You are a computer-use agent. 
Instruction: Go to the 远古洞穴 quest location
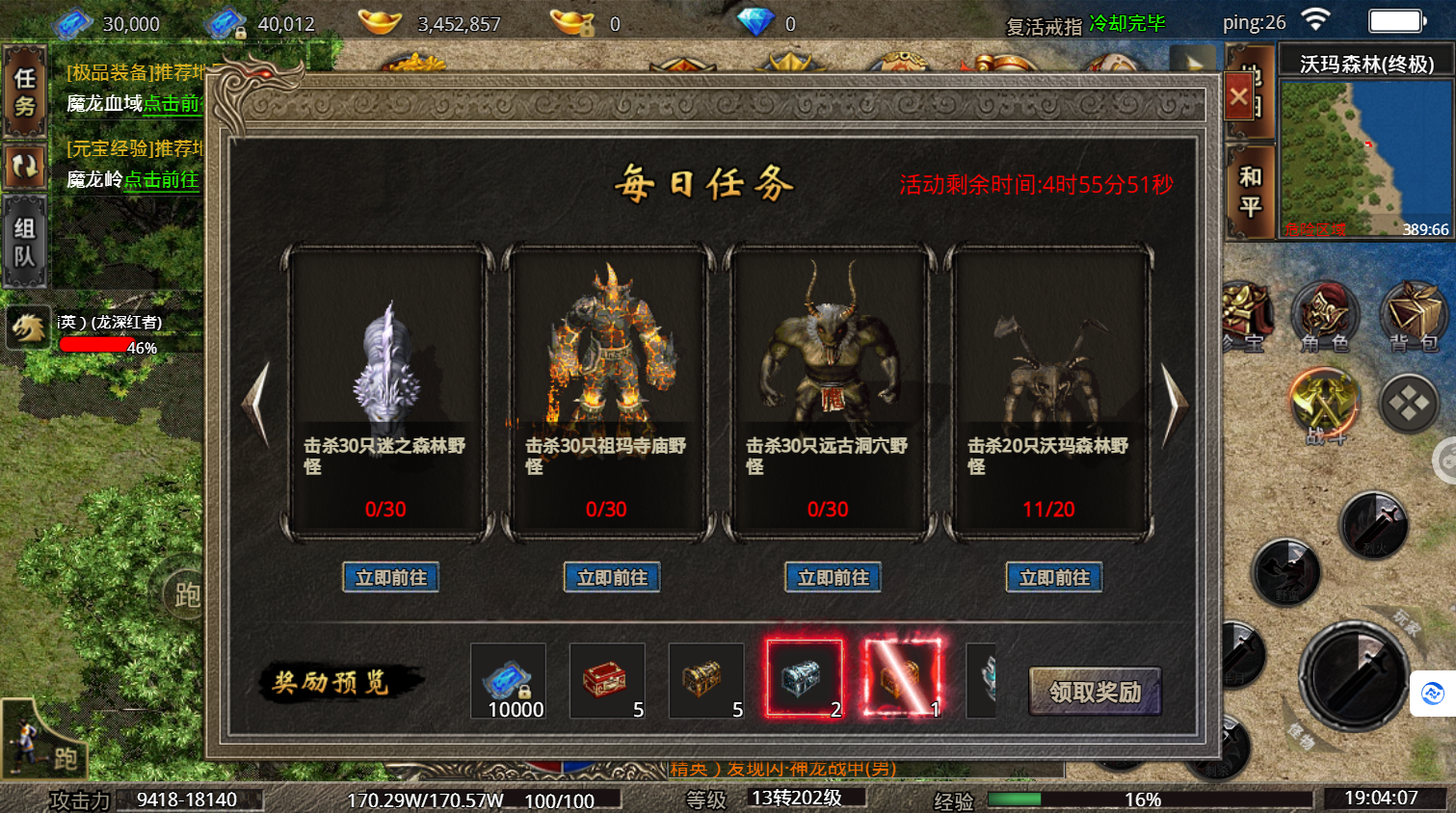click(834, 578)
